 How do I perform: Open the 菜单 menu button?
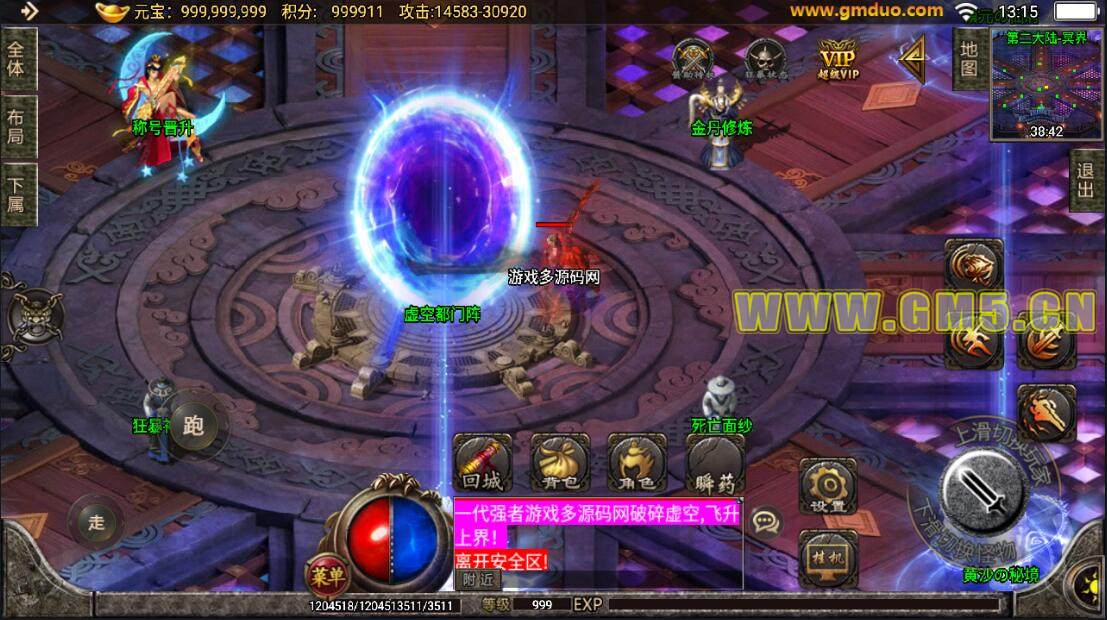326,575
